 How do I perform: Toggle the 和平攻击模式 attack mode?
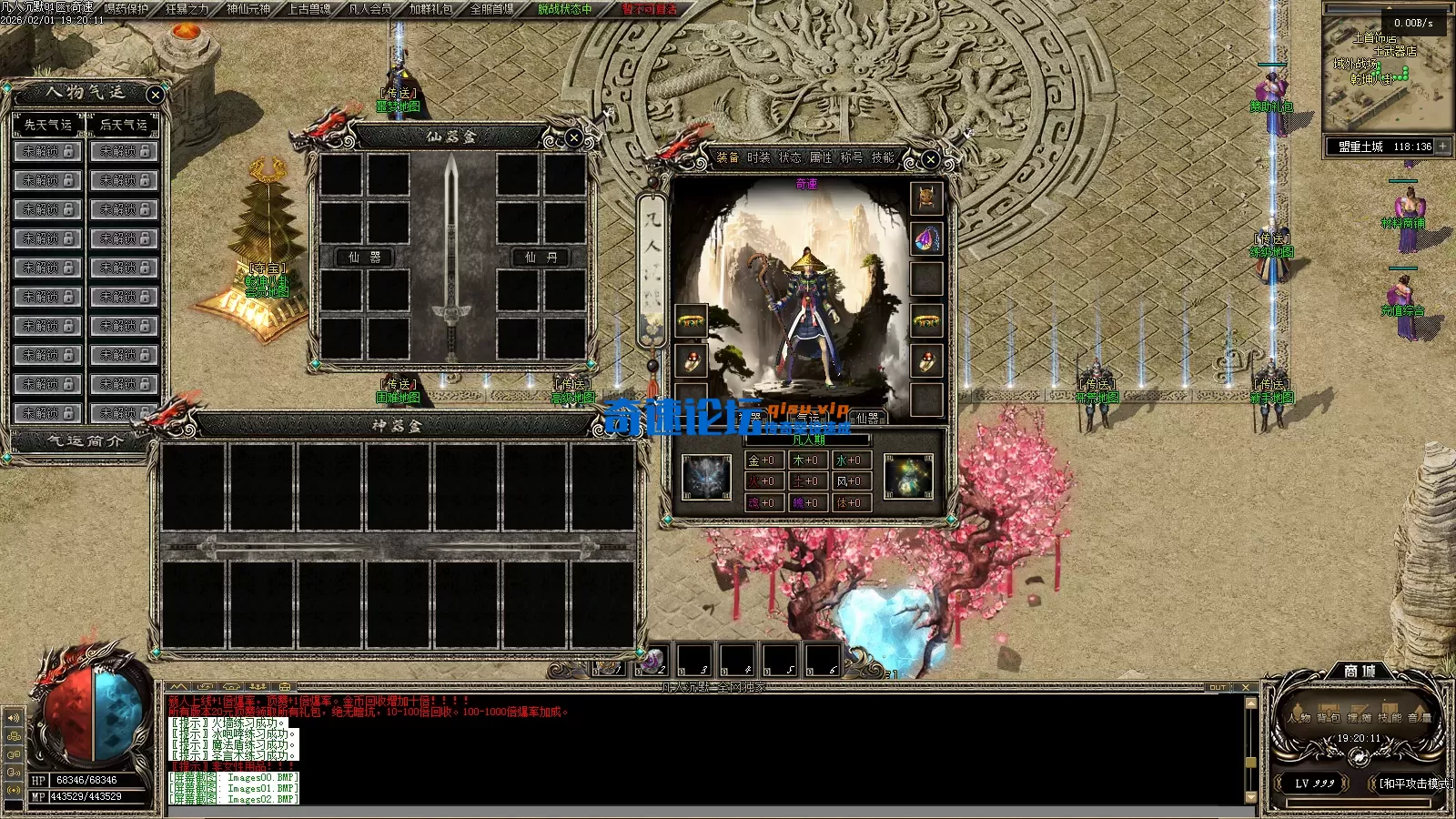(x=1414, y=784)
